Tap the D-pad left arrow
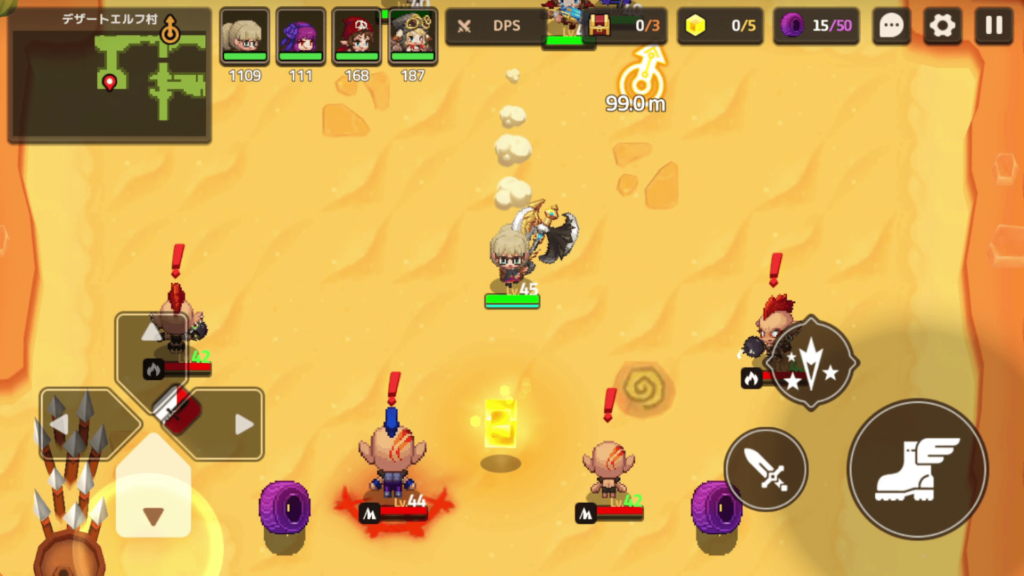The width and height of the screenshot is (1024, 576). pyautogui.click(x=62, y=424)
